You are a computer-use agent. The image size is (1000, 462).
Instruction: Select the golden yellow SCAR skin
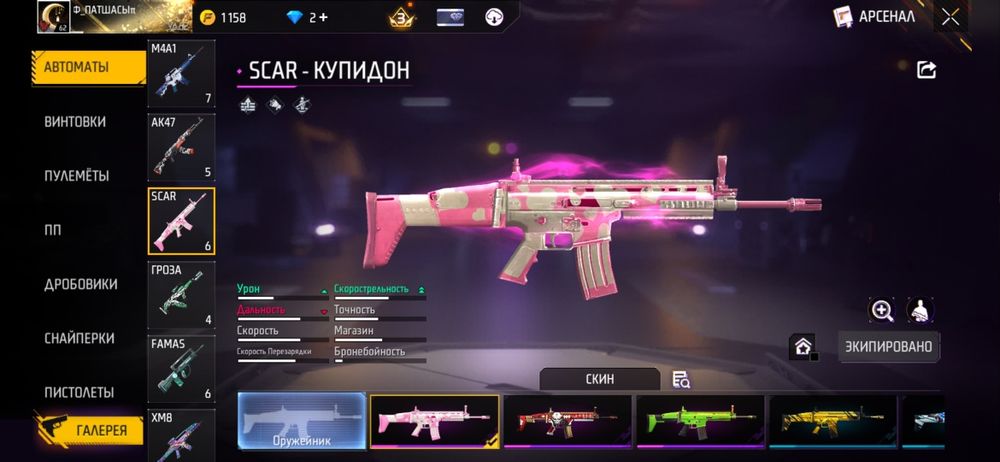832,421
